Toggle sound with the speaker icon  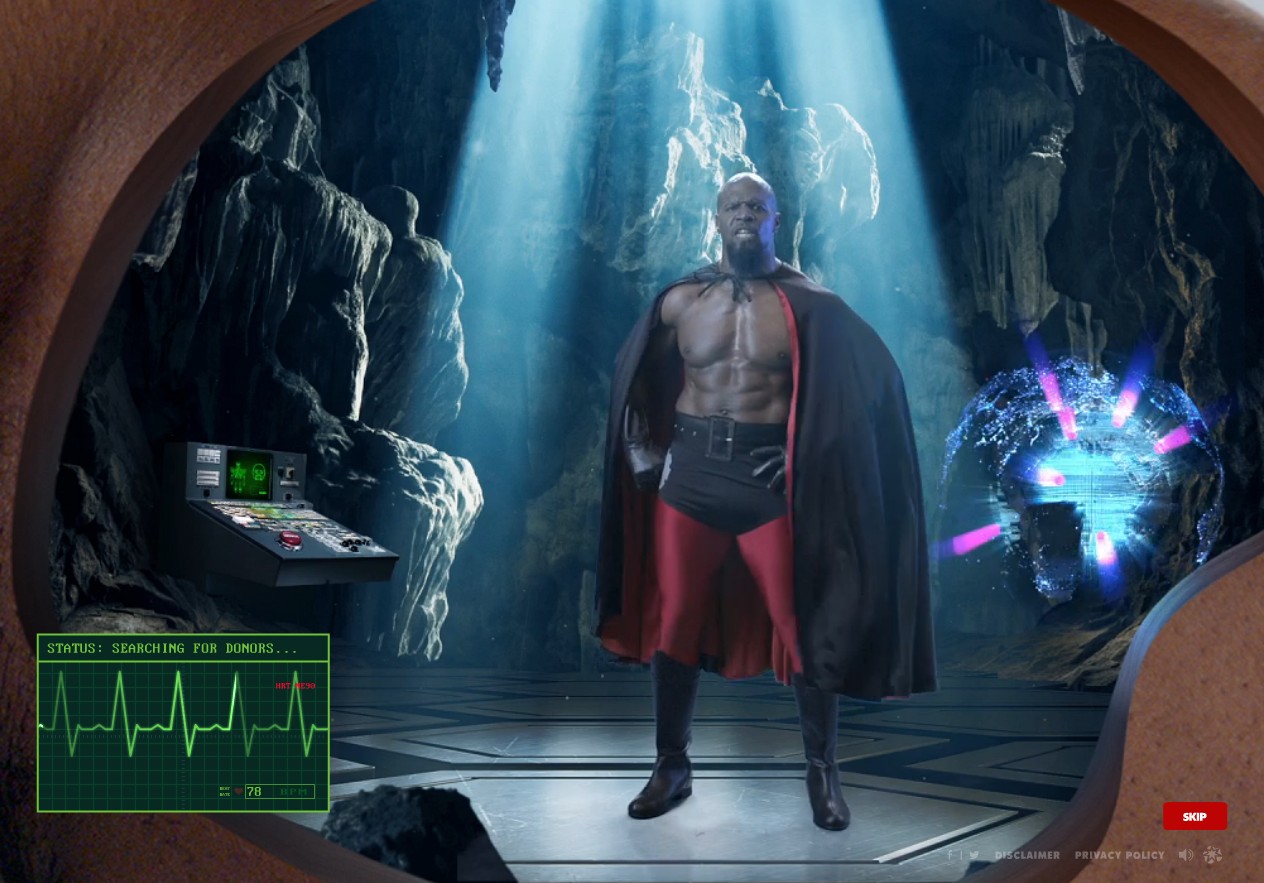[x=1186, y=855]
